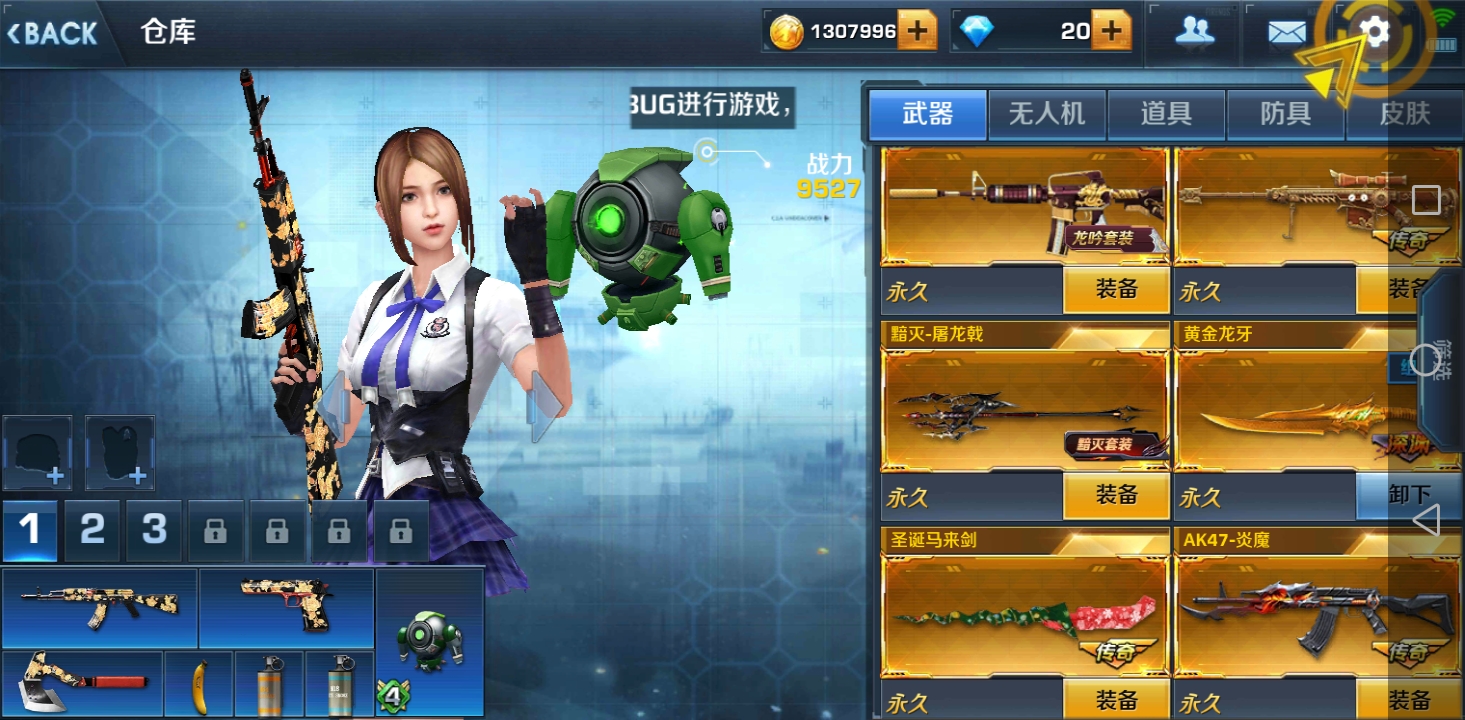Select the green drone companion slot
1465x720 pixels.
click(x=429, y=642)
